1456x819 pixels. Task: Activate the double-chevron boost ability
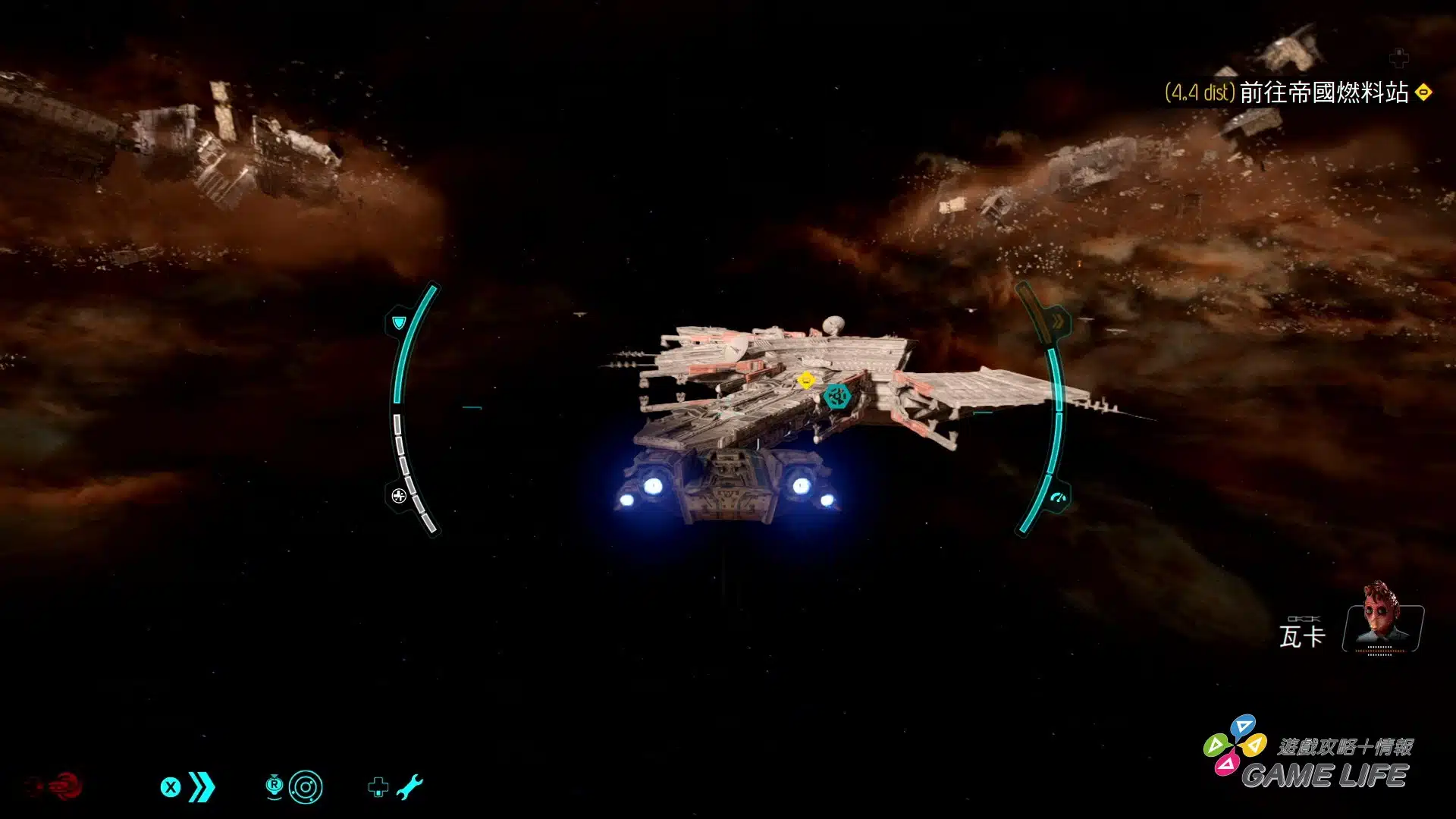202,787
